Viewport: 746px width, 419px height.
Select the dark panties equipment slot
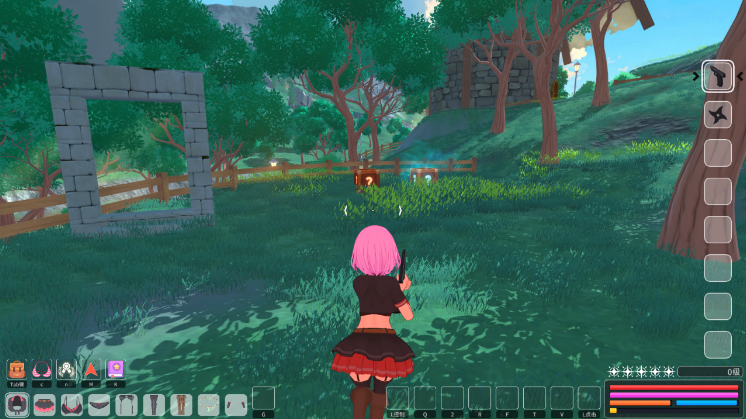pyautogui.click(x=99, y=405)
